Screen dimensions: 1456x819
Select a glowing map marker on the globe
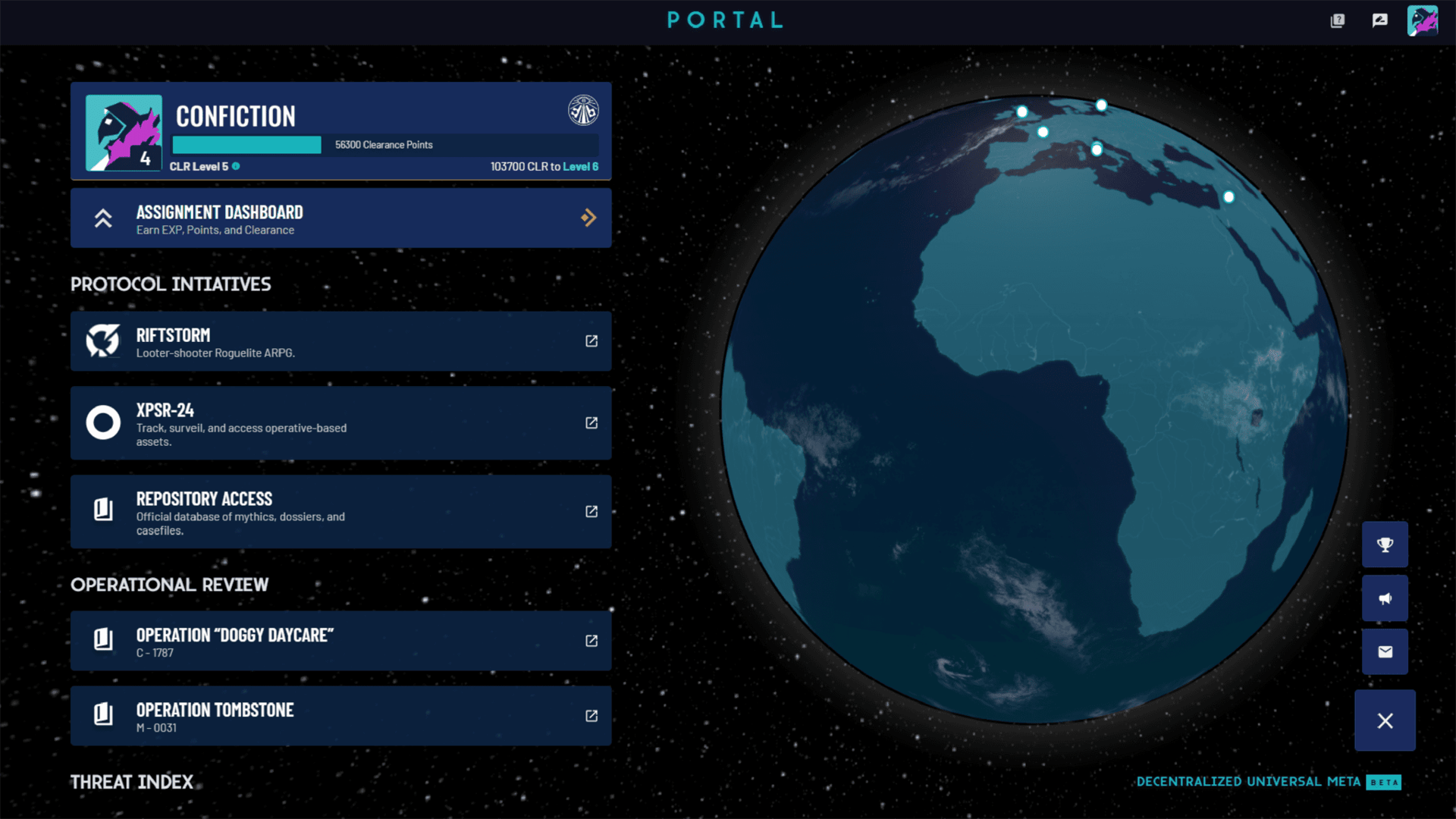click(1097, 149)
